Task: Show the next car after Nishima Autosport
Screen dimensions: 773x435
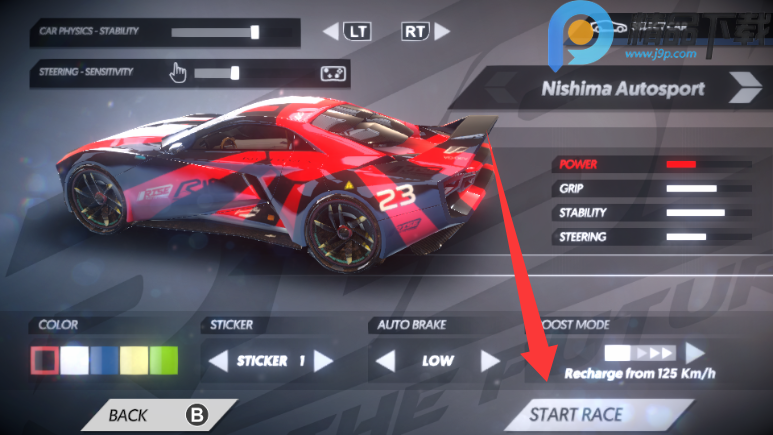Action: pos(742,89)
